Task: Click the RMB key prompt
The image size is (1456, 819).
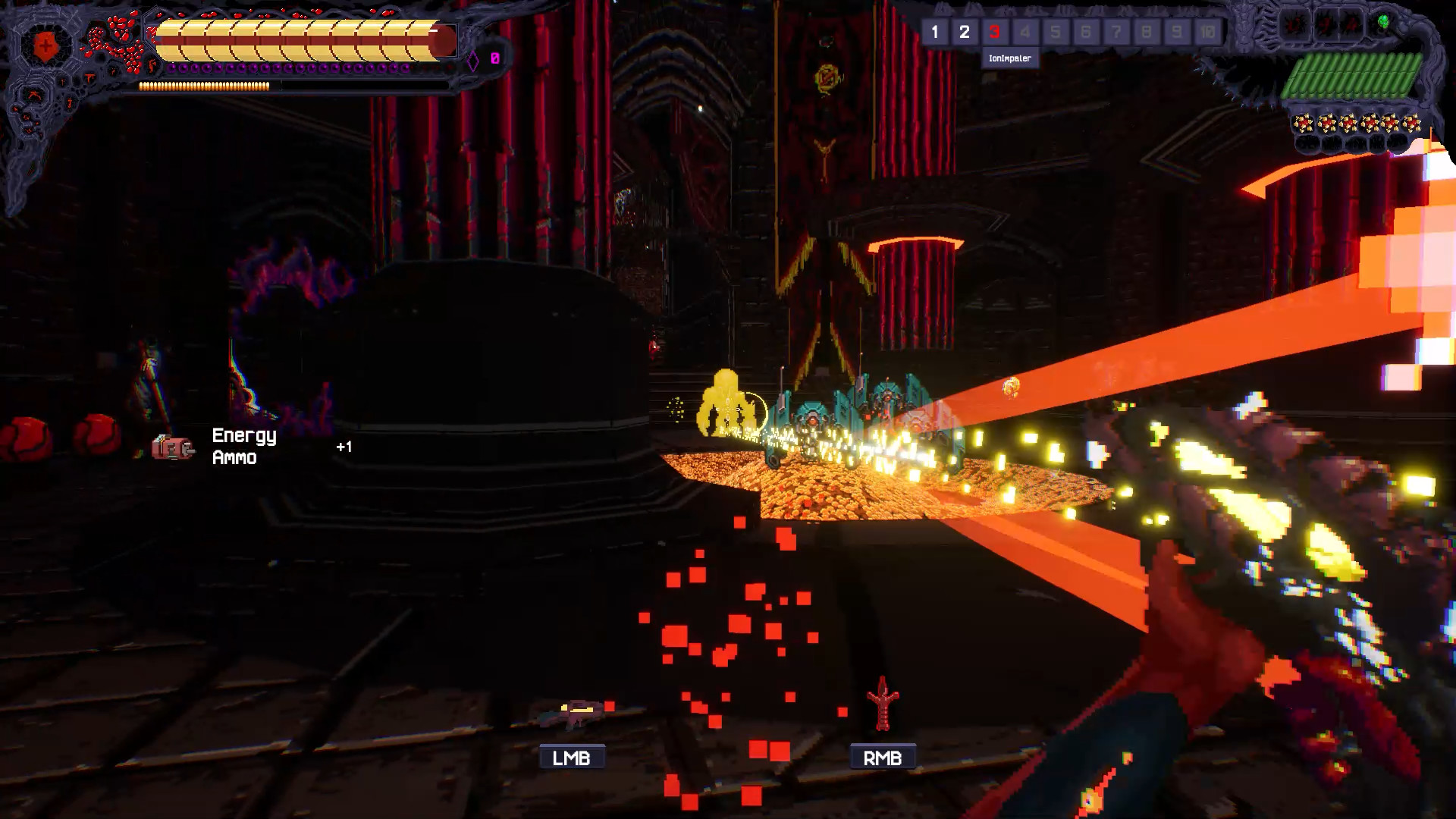Action: [x=882, y=756]
